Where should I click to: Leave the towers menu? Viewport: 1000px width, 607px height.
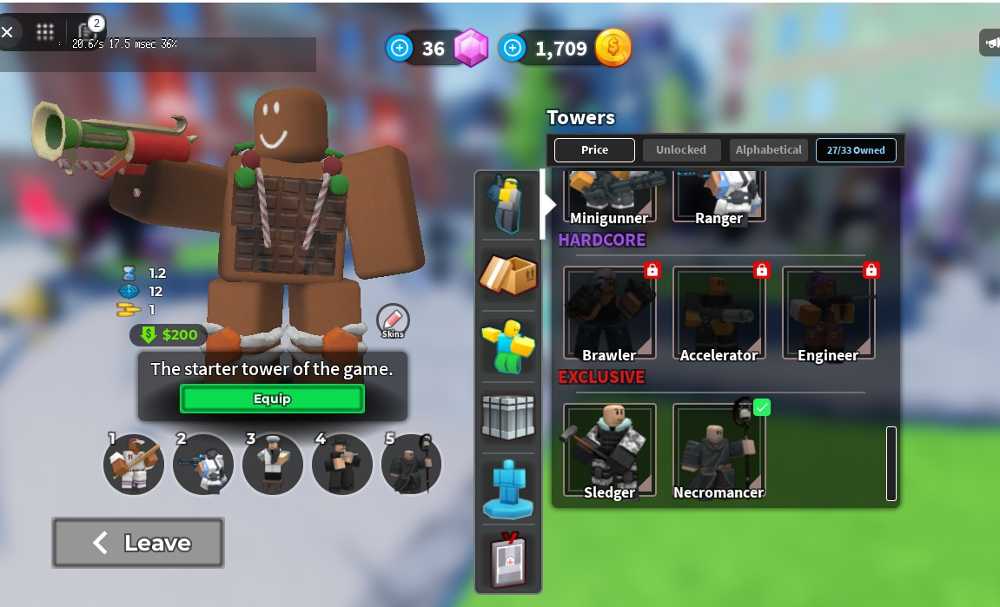[x=138, y=543]
